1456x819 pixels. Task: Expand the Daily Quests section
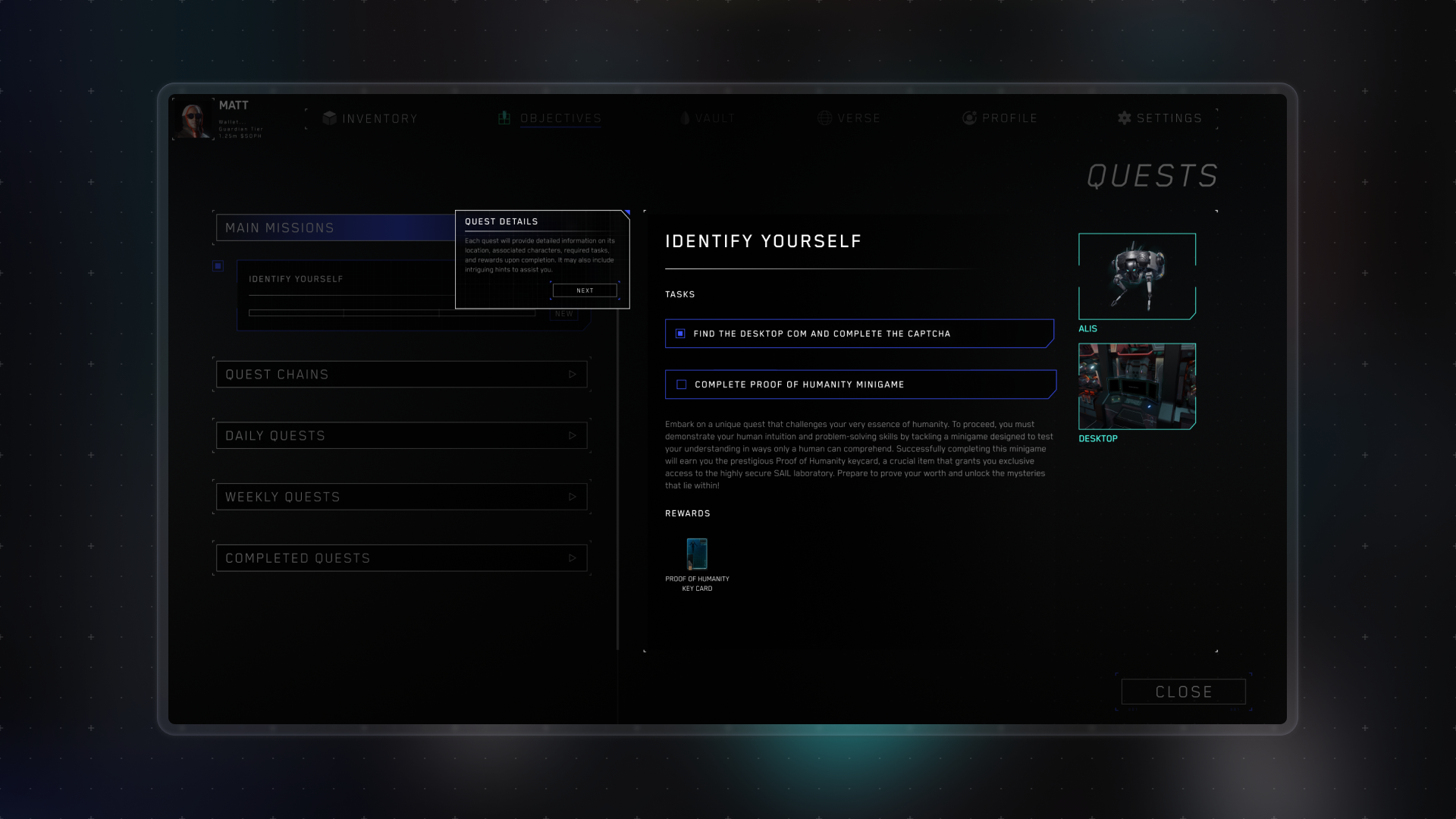pyautogui.click(x=401, y=436)
